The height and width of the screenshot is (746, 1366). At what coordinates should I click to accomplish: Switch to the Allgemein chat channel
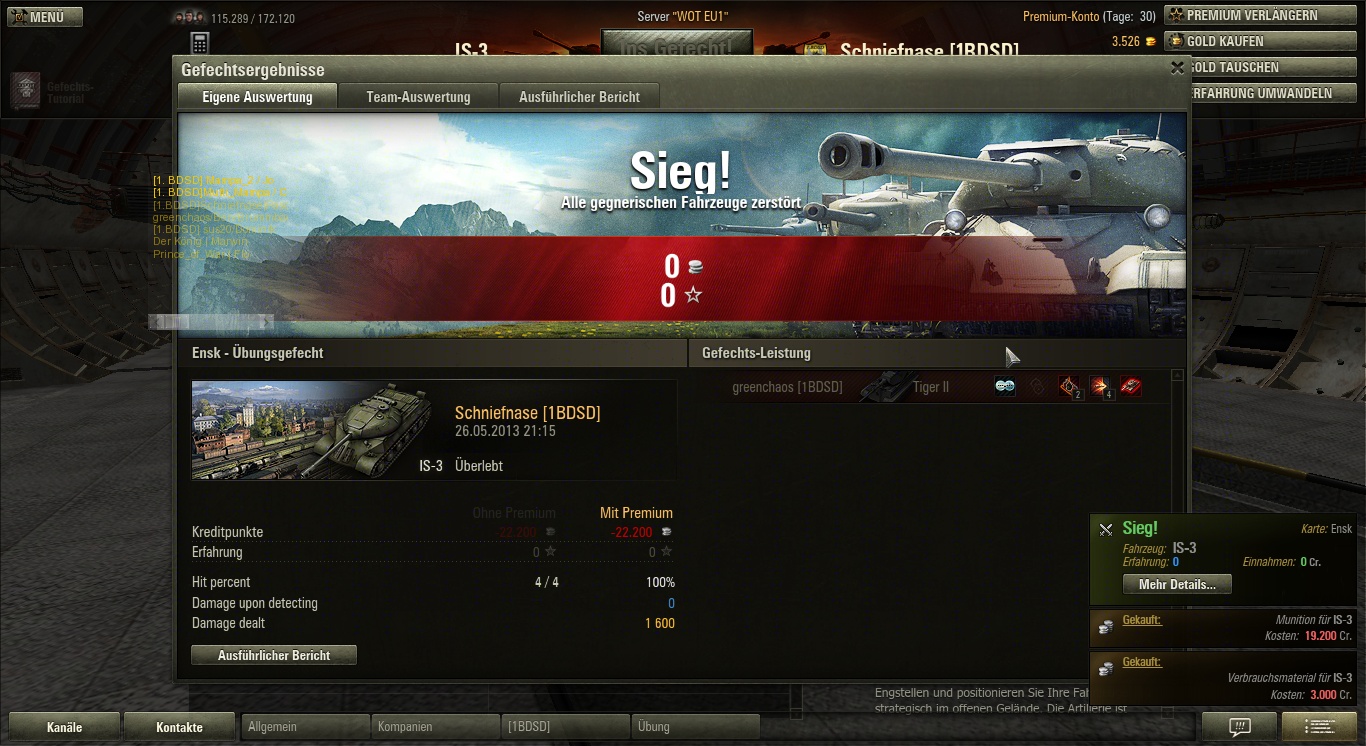coord(305,727)
